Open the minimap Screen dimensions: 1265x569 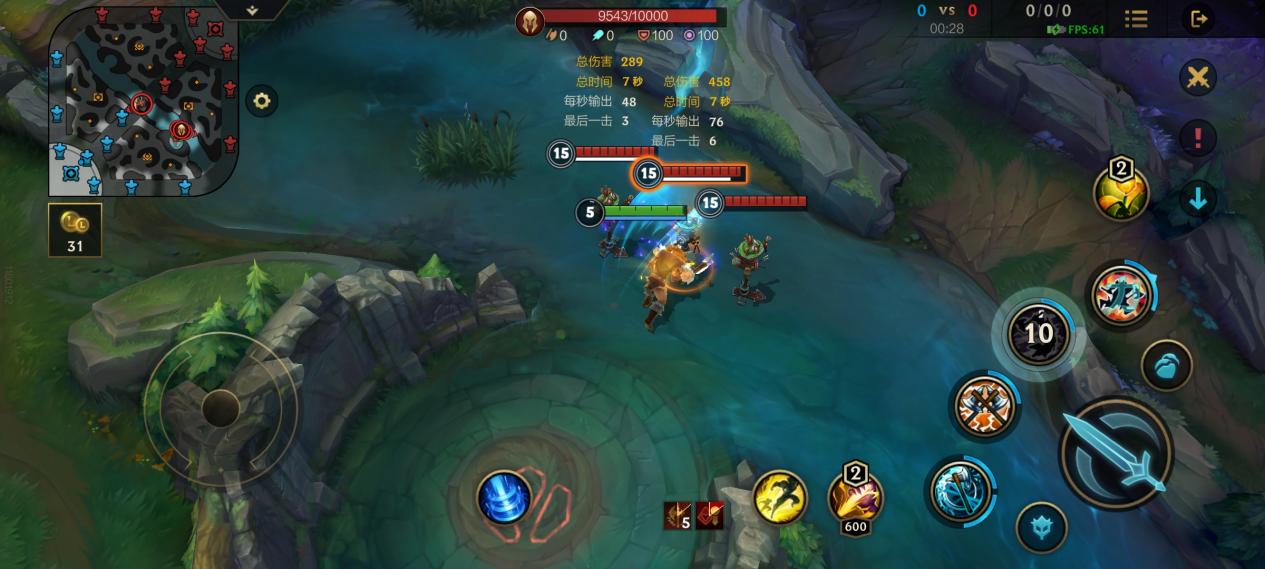coord(143,100)
